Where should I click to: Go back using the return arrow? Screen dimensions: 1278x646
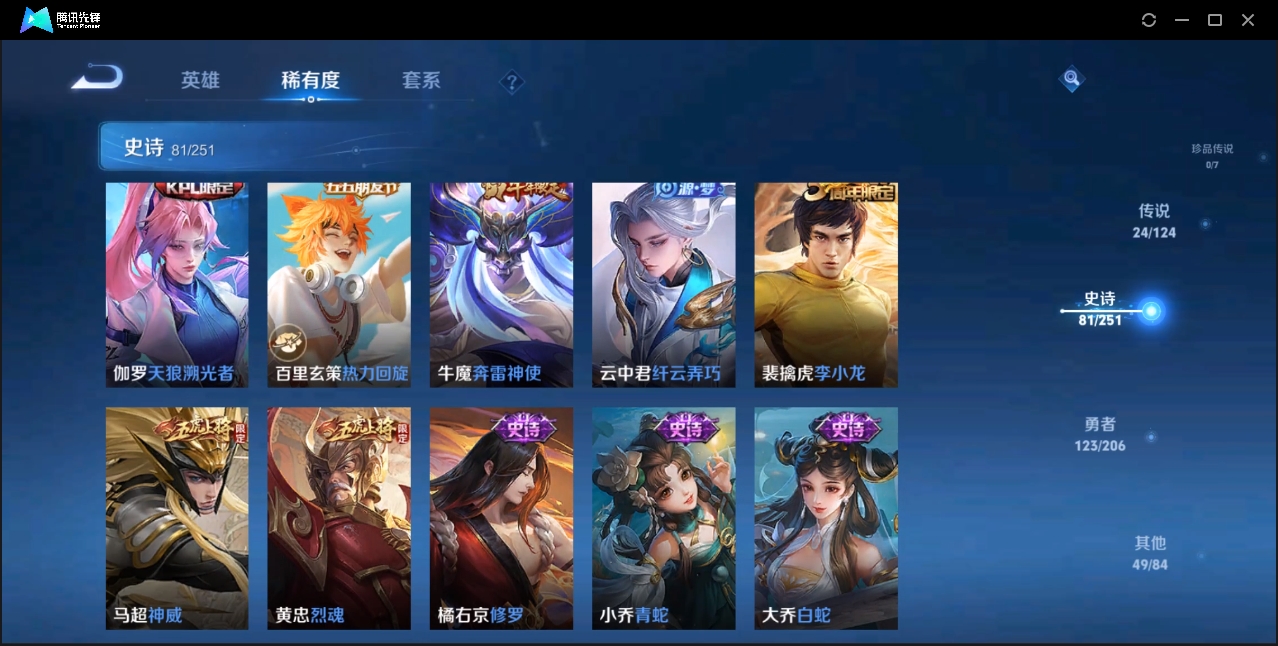[x=97, y=77]
